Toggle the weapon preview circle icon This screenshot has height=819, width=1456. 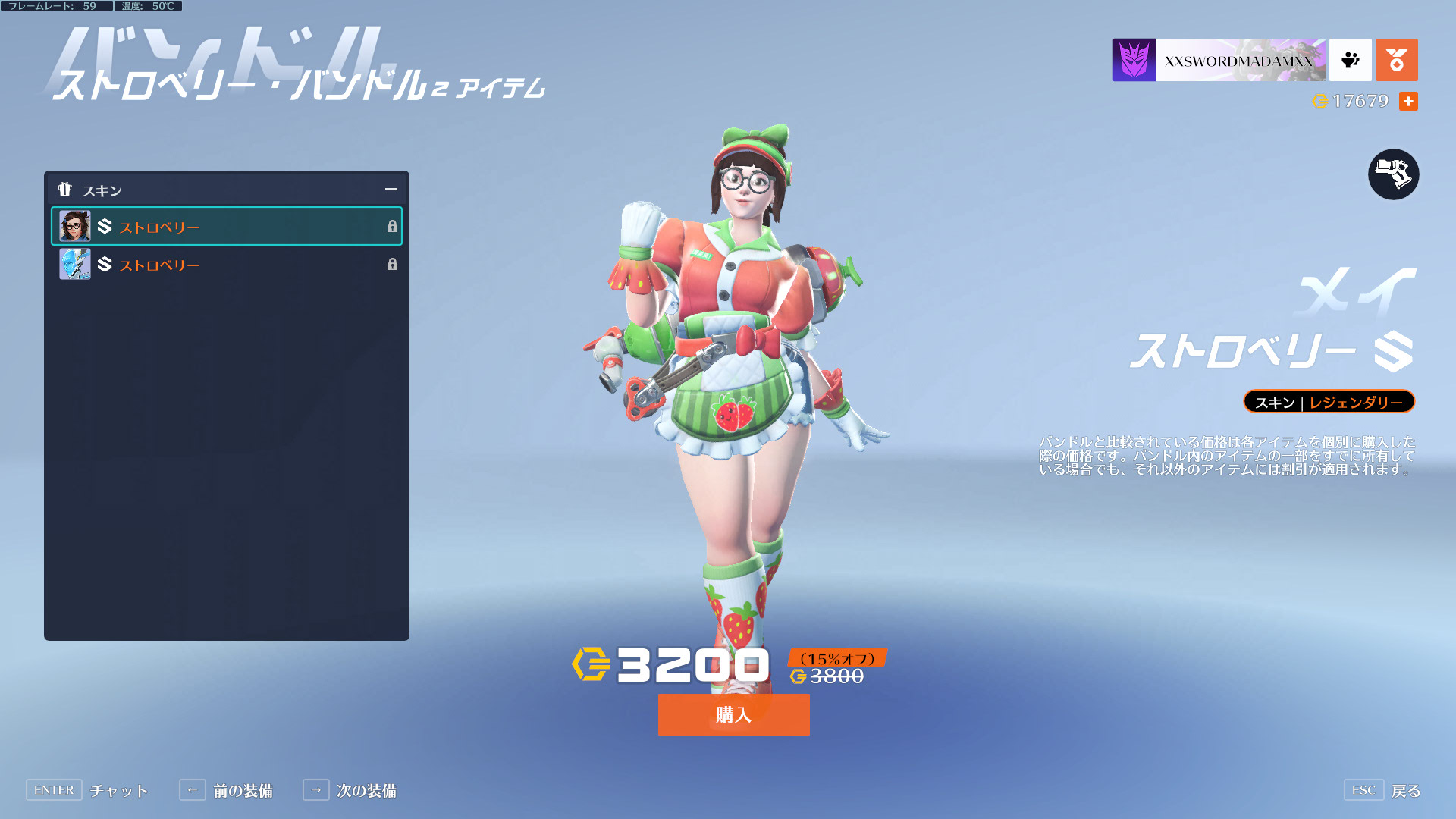[1393, 174]
